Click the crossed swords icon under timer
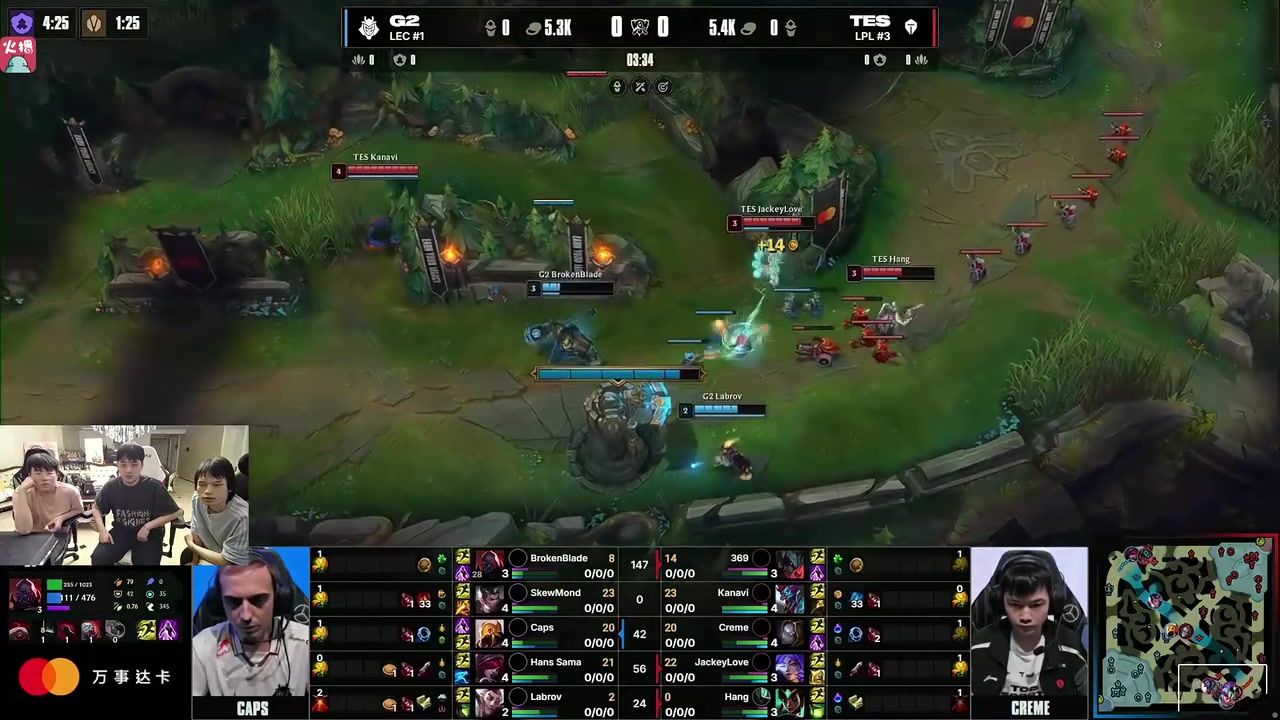Screen dimensions: 1280x720 click(640, 87)
